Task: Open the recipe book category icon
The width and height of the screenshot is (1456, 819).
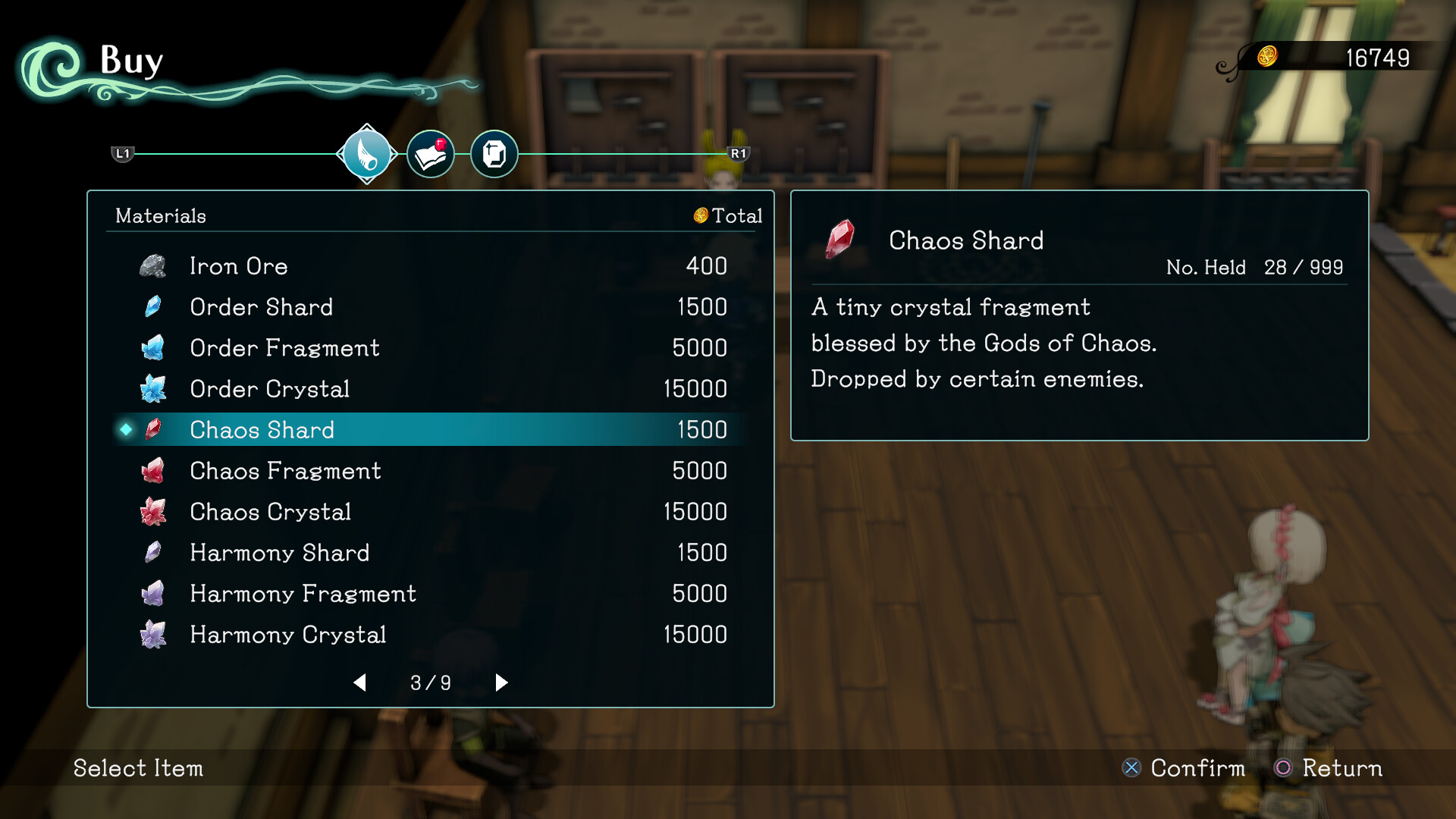Action: click(430, 154)
